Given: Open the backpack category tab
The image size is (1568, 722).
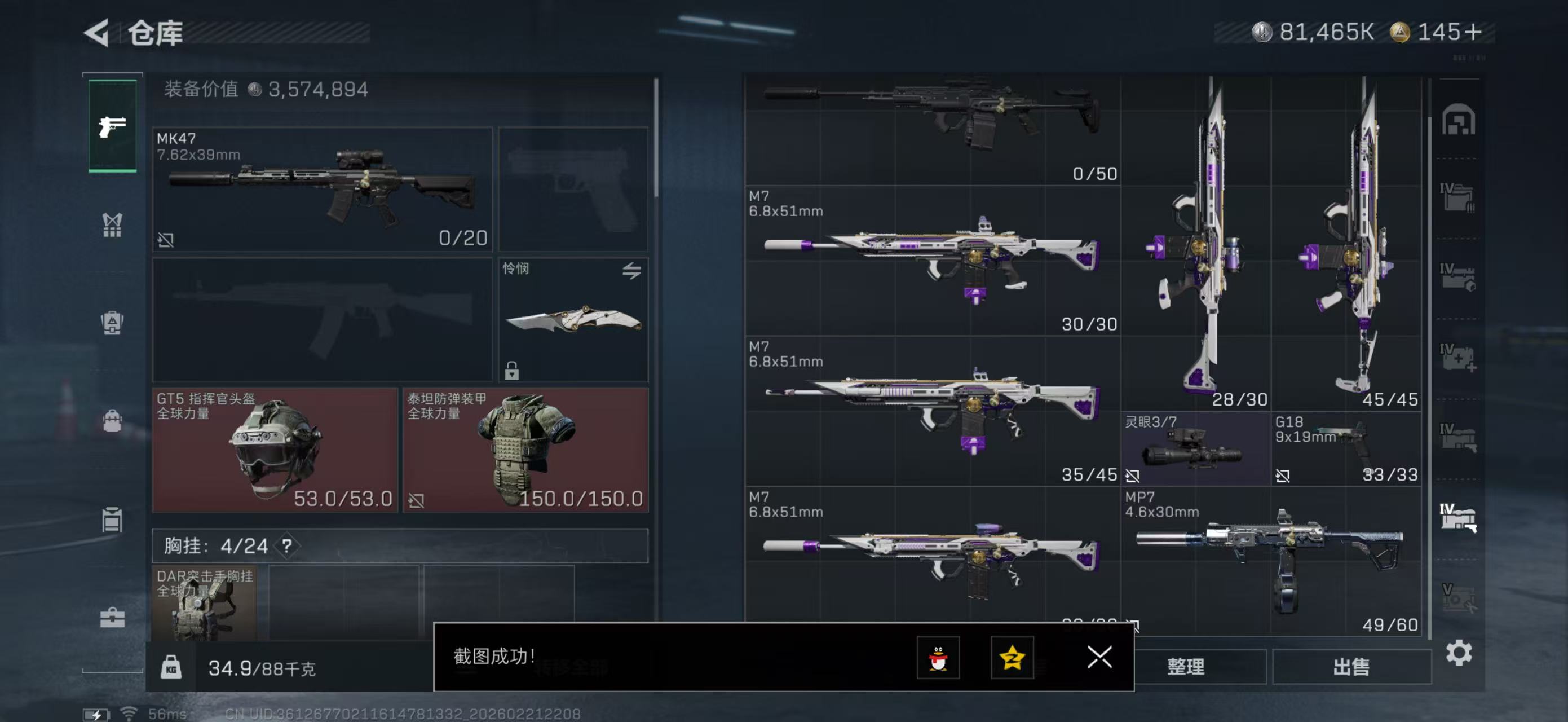Looking at the screenshot, I should (113, 421).
